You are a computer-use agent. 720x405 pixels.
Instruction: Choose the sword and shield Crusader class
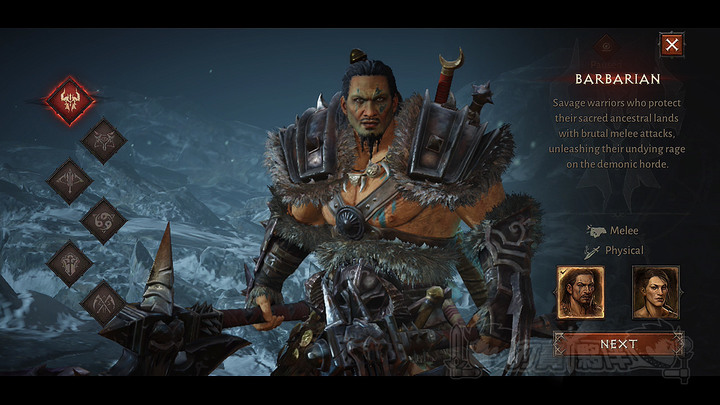coord(70,260)
